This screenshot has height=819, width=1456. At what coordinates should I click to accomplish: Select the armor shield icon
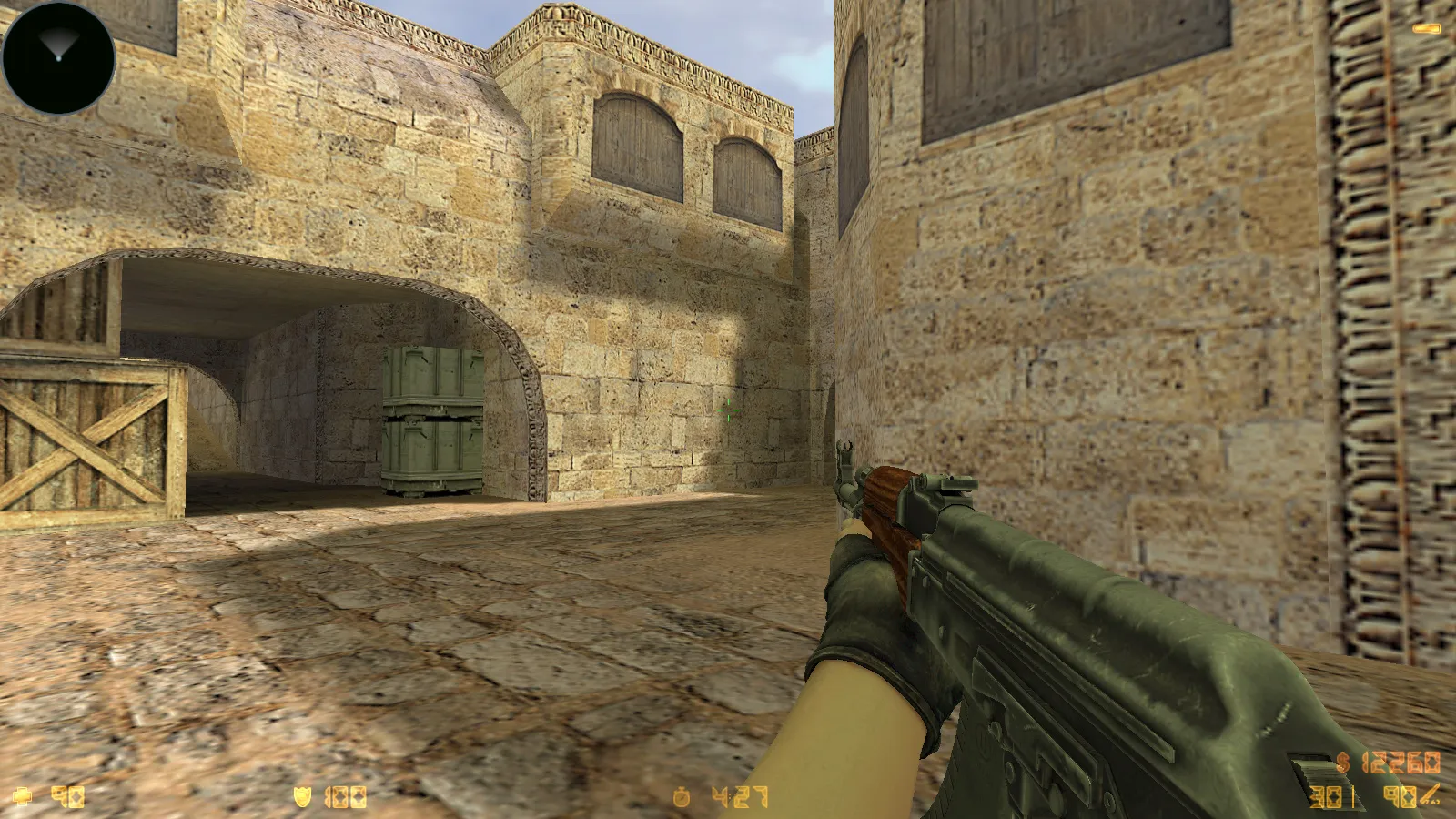pyautogui.click(x=300, y=795)
